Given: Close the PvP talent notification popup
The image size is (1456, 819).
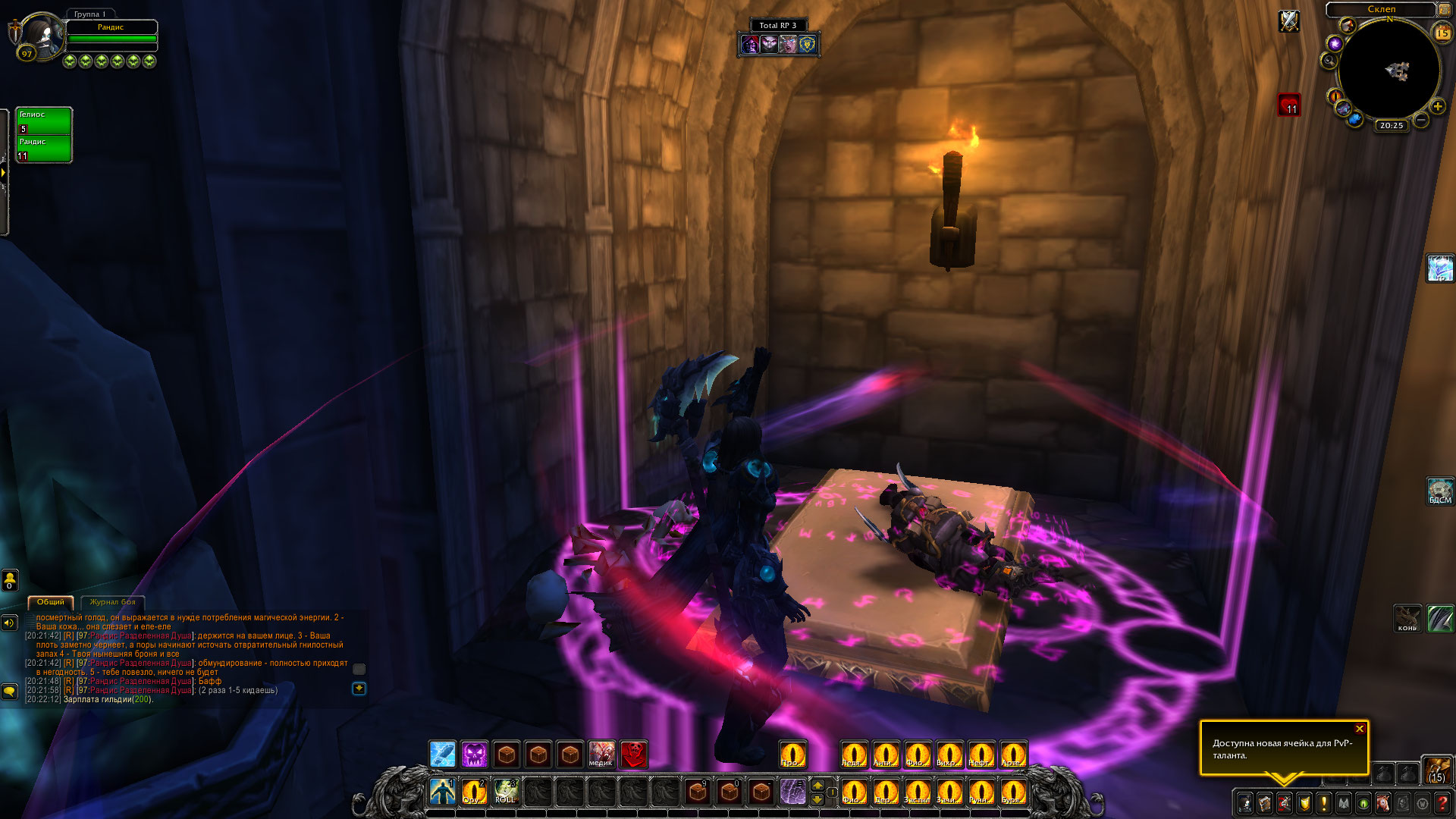Looking at the screenshot, I should tap(1360, 729).
